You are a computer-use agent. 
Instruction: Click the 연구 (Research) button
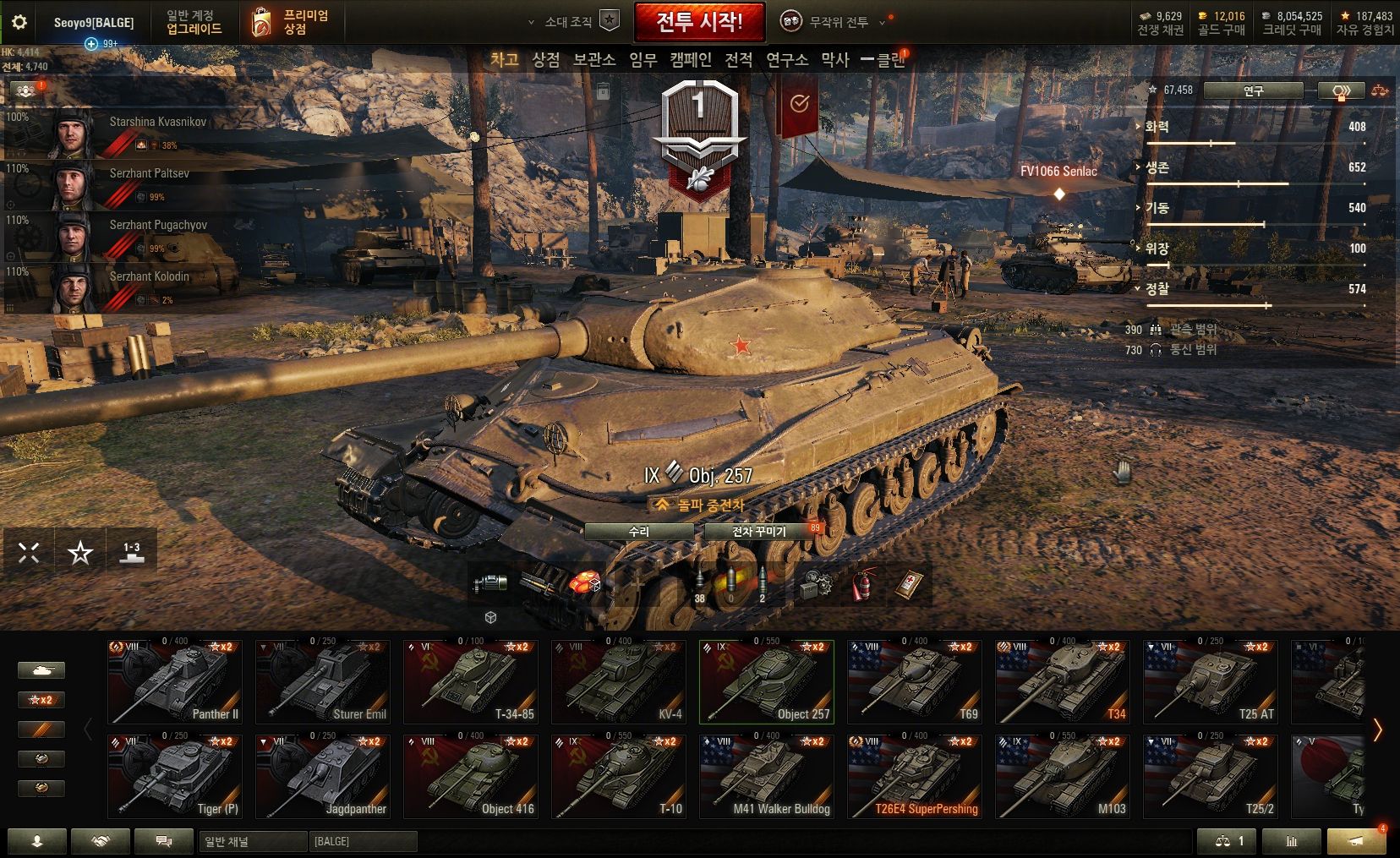[x=1253, y=90]
